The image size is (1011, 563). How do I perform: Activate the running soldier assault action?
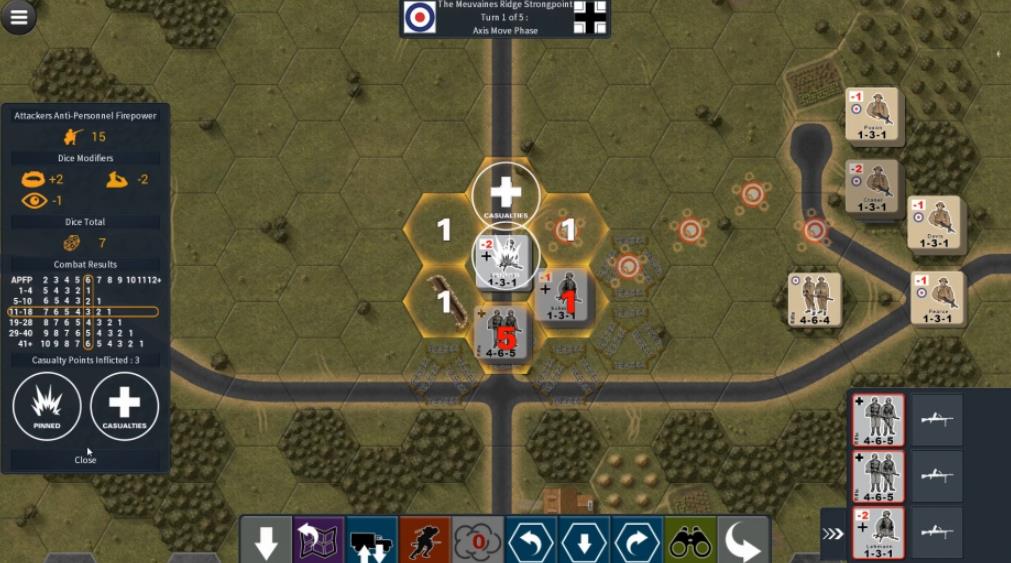click(424, 541)
